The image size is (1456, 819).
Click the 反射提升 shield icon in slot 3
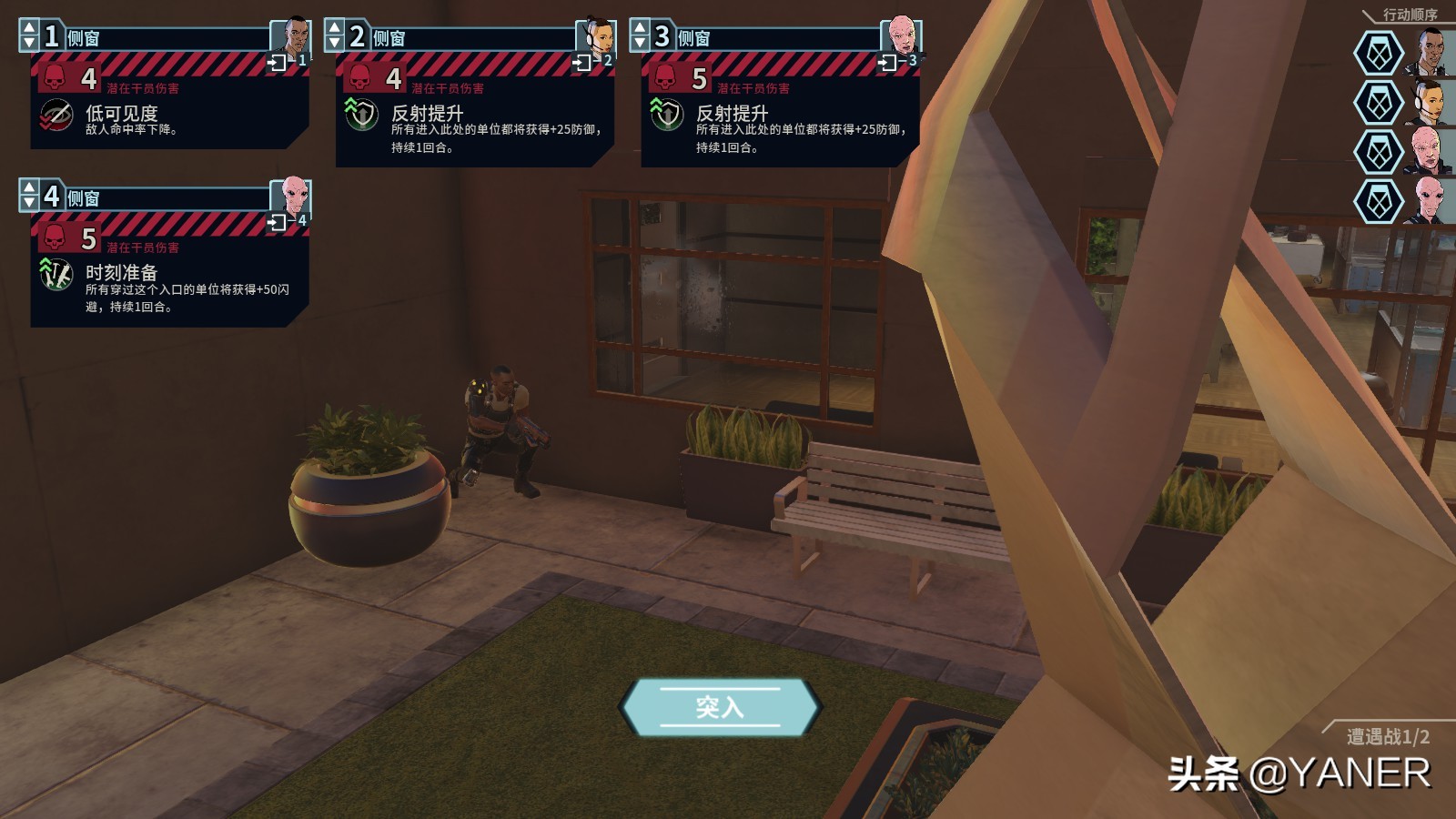pos(666,116)
